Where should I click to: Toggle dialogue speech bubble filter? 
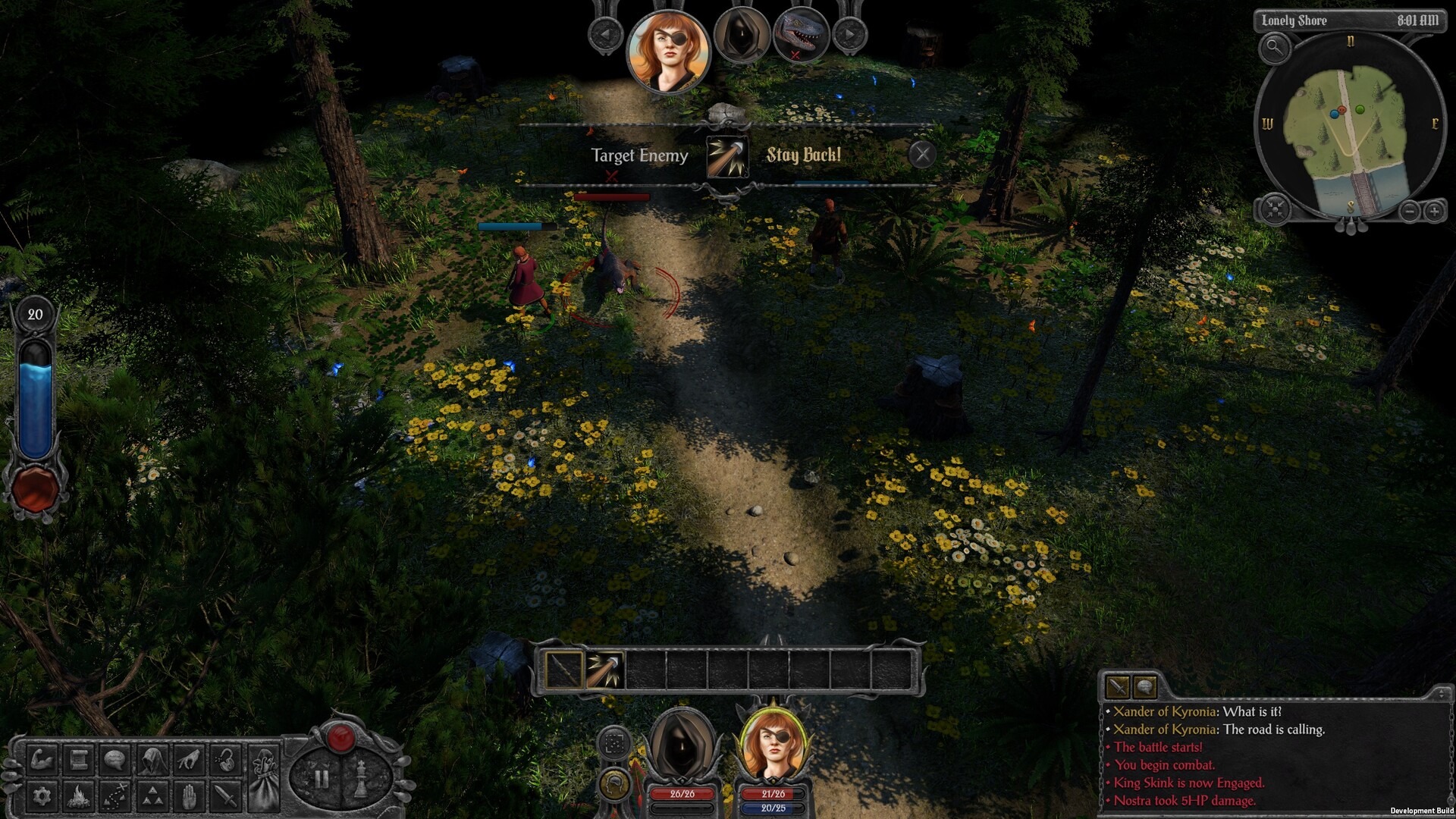click(1146, 687)
